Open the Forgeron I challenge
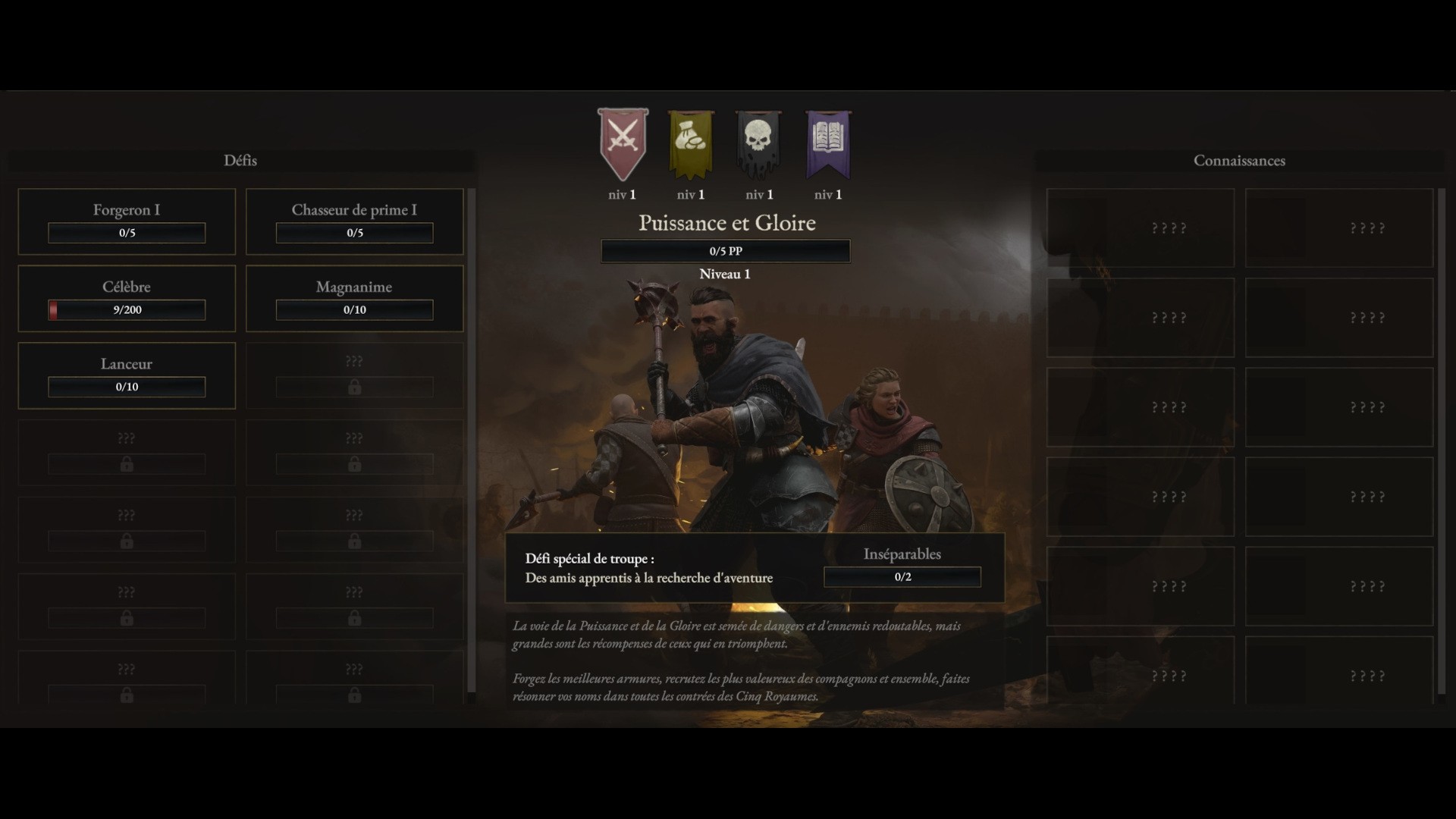This screenshot has width=1456, height=819. coord(127,221)
